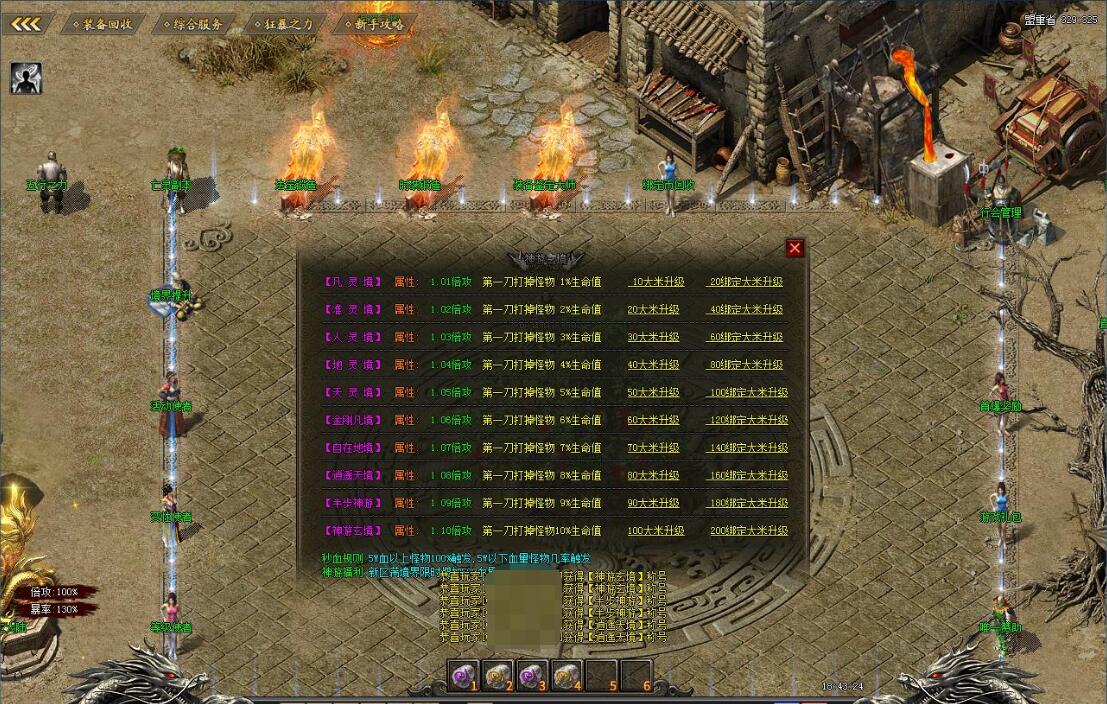Select the 200绑定大米升级 upgrade link
Image resolution: width=1107 pixels, height=704 pixels.
tap(748, 531)
